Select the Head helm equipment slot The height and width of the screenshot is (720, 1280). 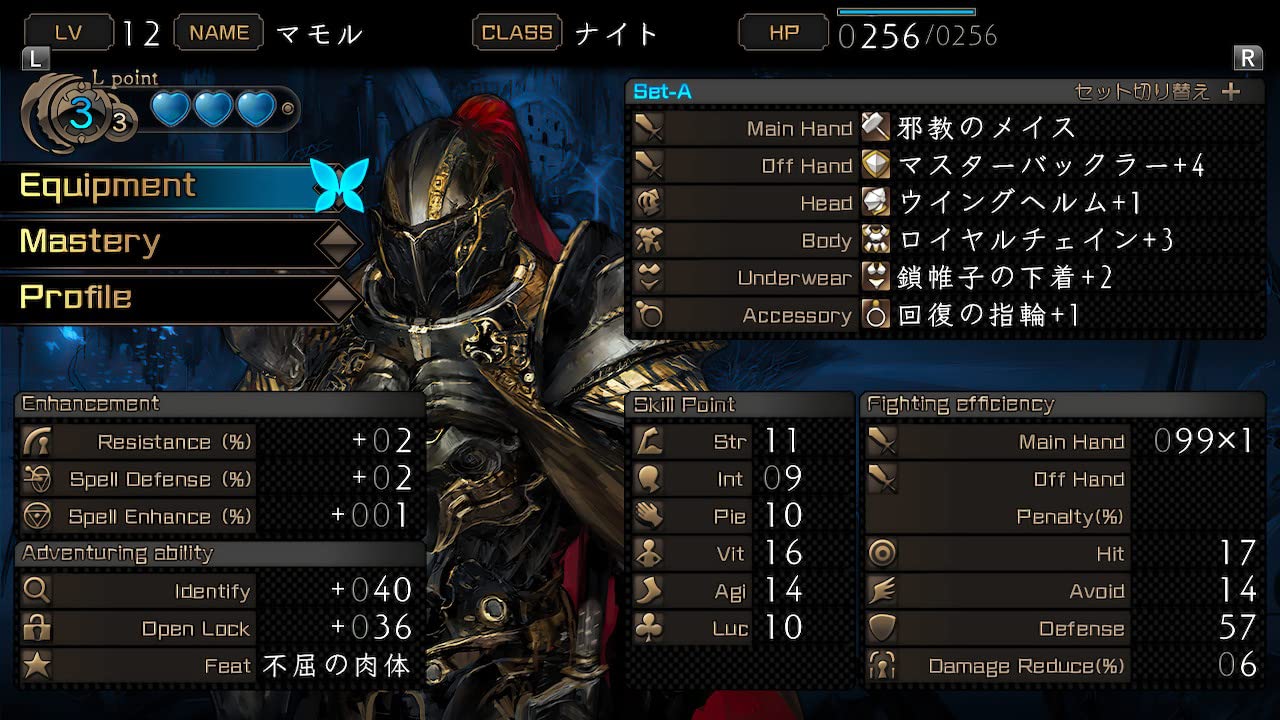click(x=945, y=203)
